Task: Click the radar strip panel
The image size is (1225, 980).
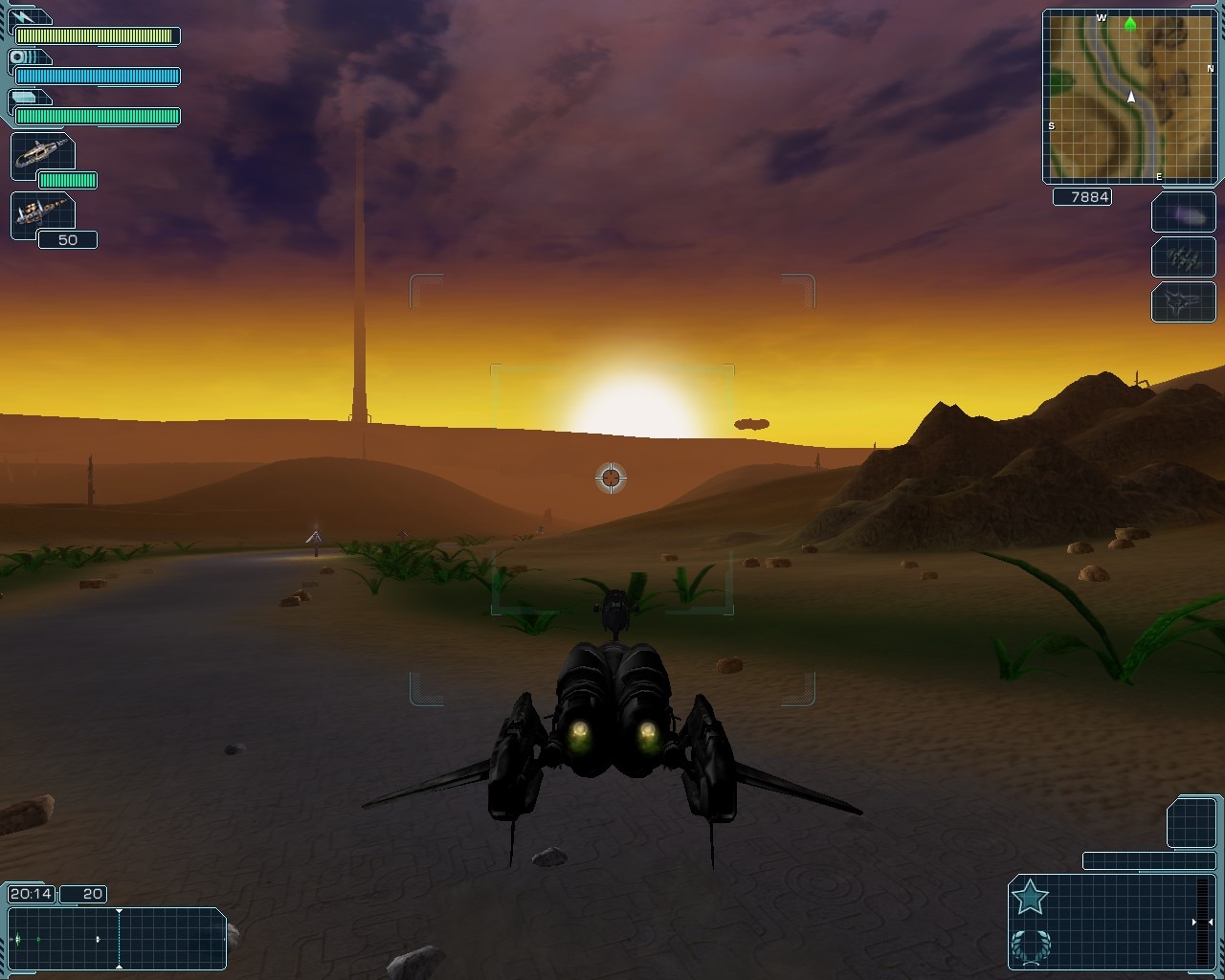Action: pos(116,939)
